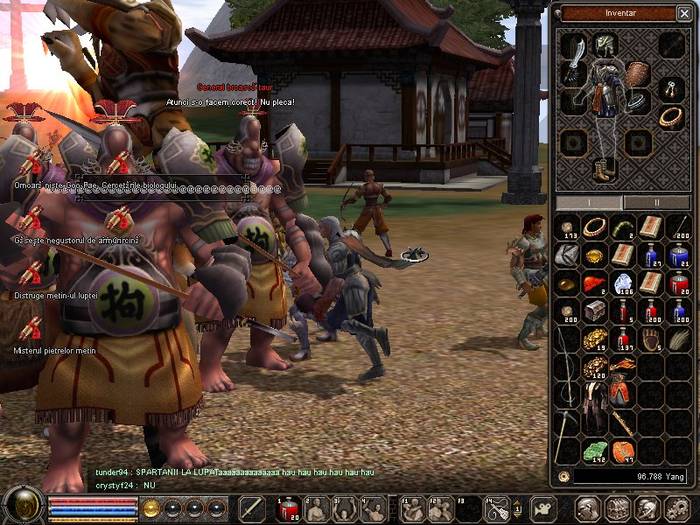Use the red potion quickslot
Viewport: 700px width, 525px height.
pos(289,509)
